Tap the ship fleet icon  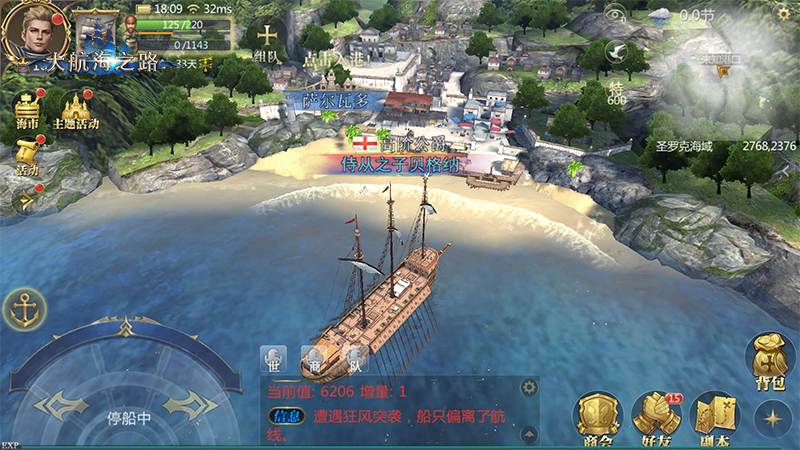[x=96, y=32]
